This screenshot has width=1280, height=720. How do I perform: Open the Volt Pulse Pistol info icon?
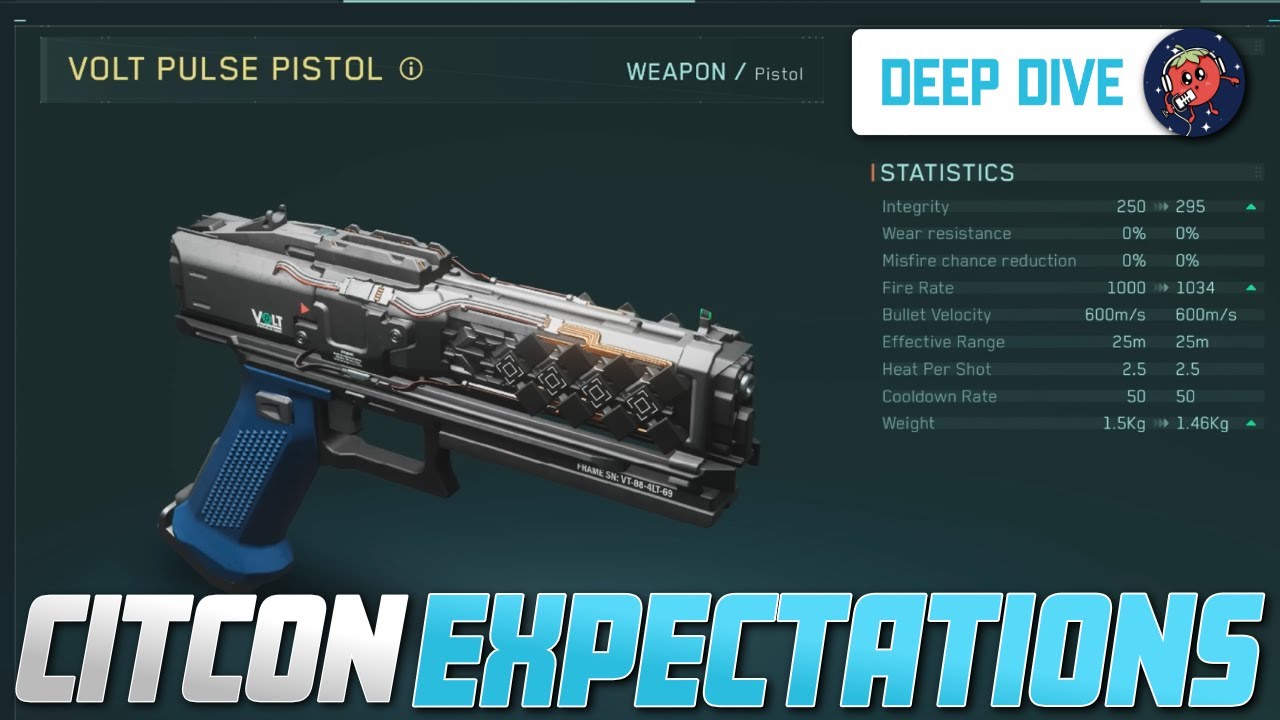[410, 71]
